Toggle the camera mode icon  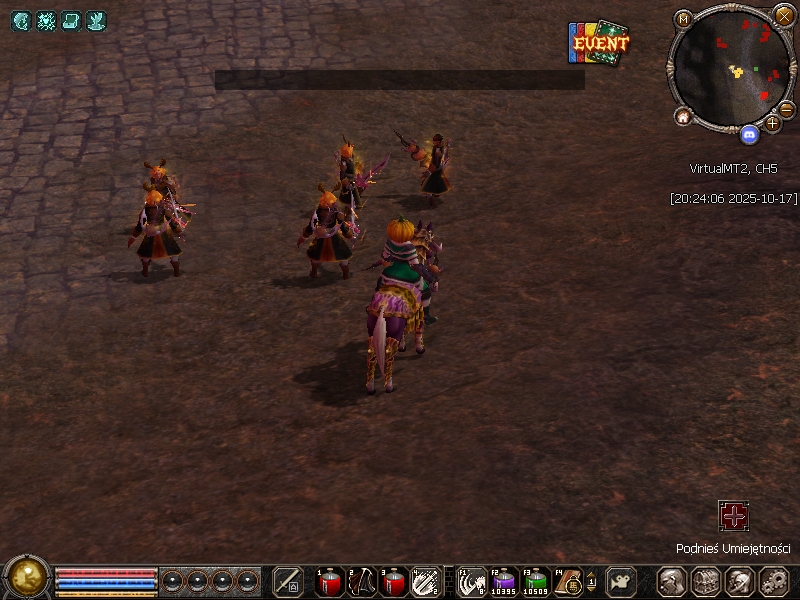pyautogui.click(x=622, y=580)
